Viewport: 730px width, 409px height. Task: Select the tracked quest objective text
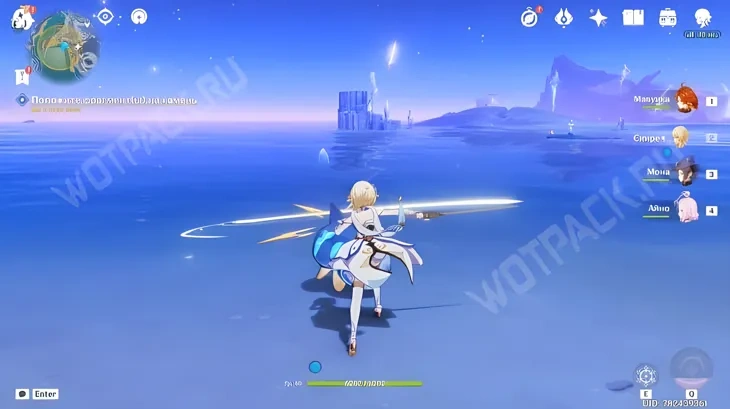[x=110, y=100]
